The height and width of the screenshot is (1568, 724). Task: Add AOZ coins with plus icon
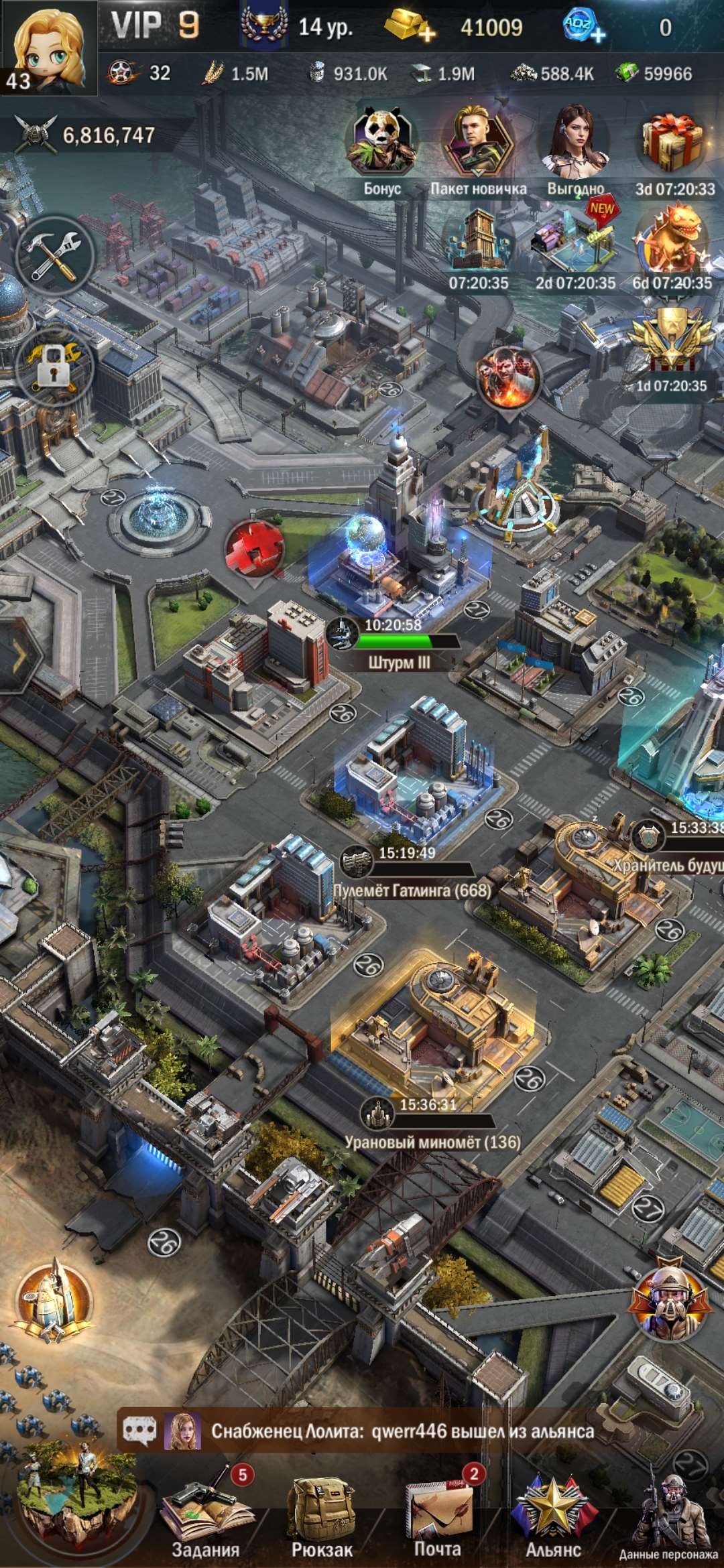(583, 27)
